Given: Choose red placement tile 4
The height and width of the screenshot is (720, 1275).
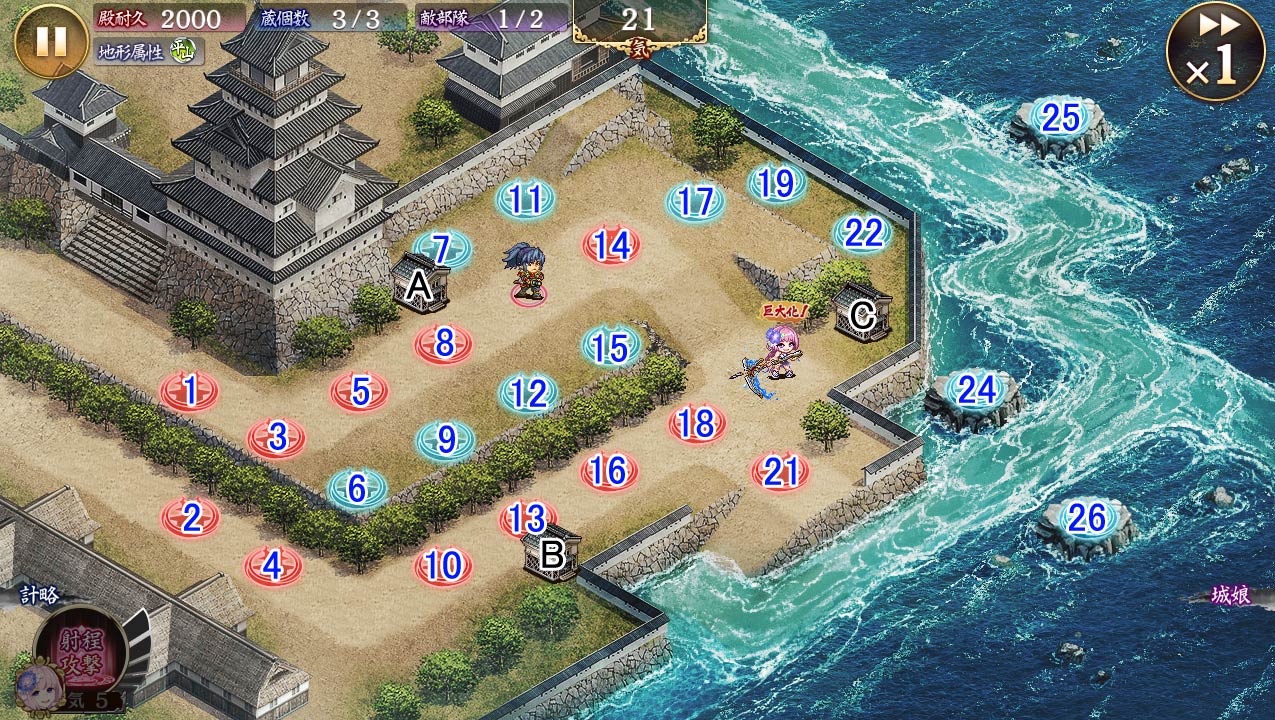Looking at the screenshot, I should (x=273, y=566).
